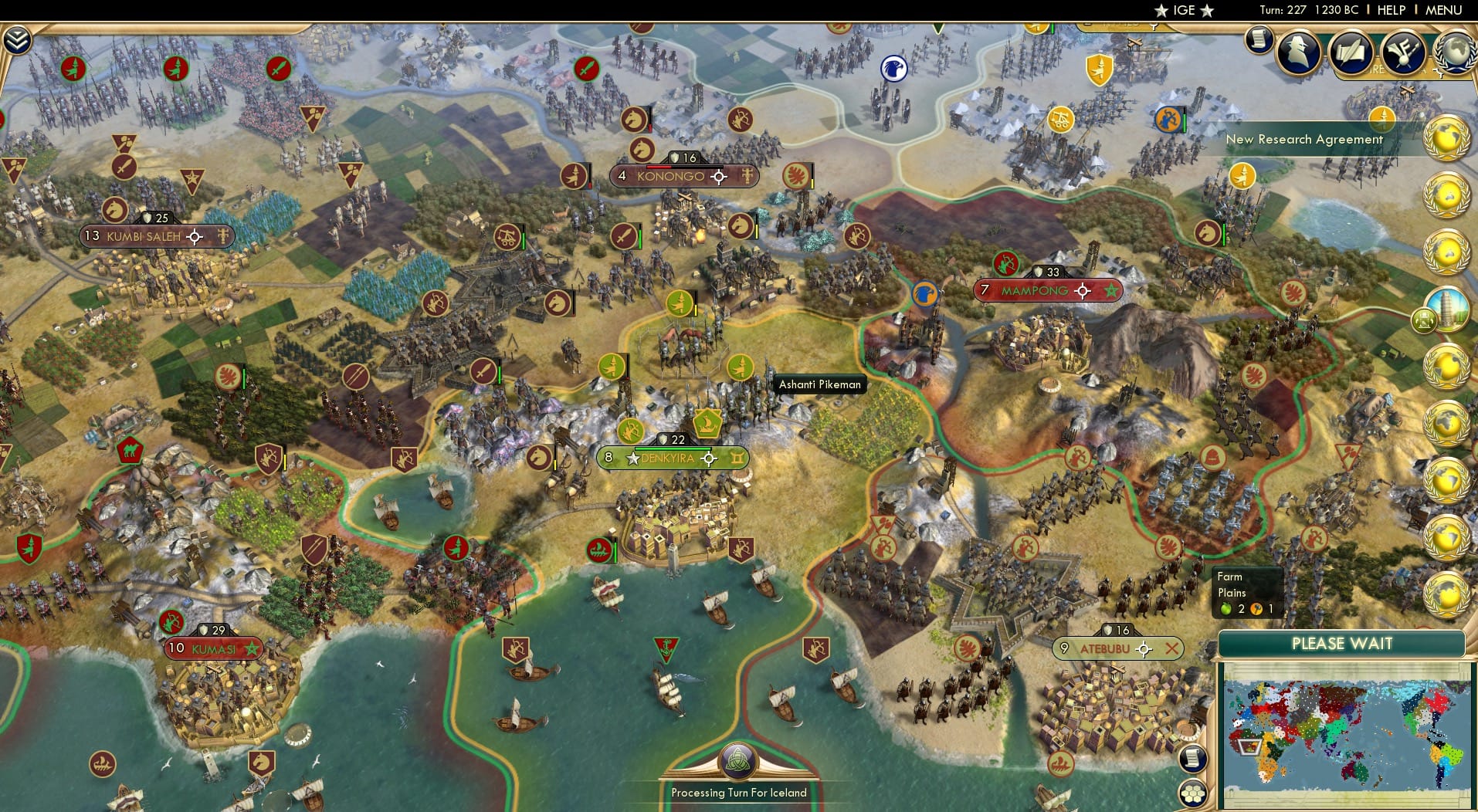Open the Culture overview icon top right
This screenshot has height=812, width=1478.
(1402, 52)
